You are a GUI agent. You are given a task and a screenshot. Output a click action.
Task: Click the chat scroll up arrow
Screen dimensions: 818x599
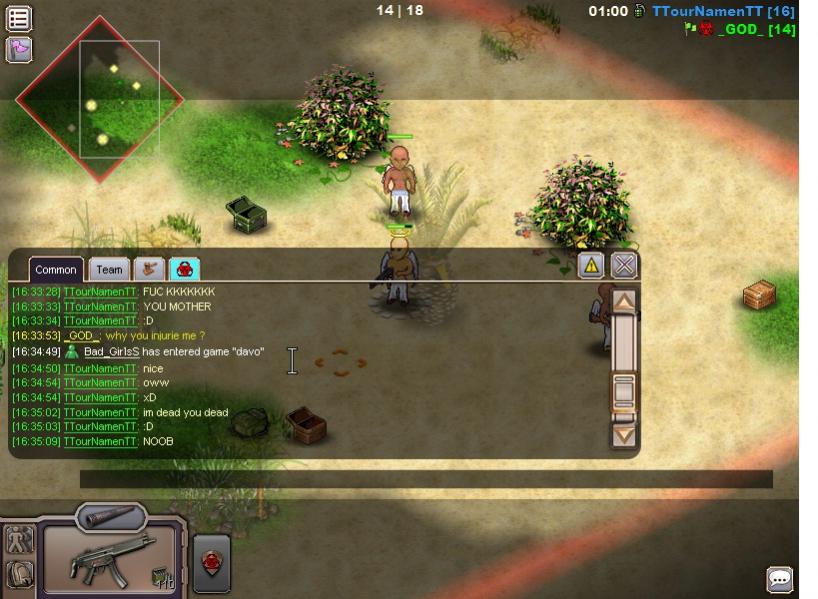624,300
